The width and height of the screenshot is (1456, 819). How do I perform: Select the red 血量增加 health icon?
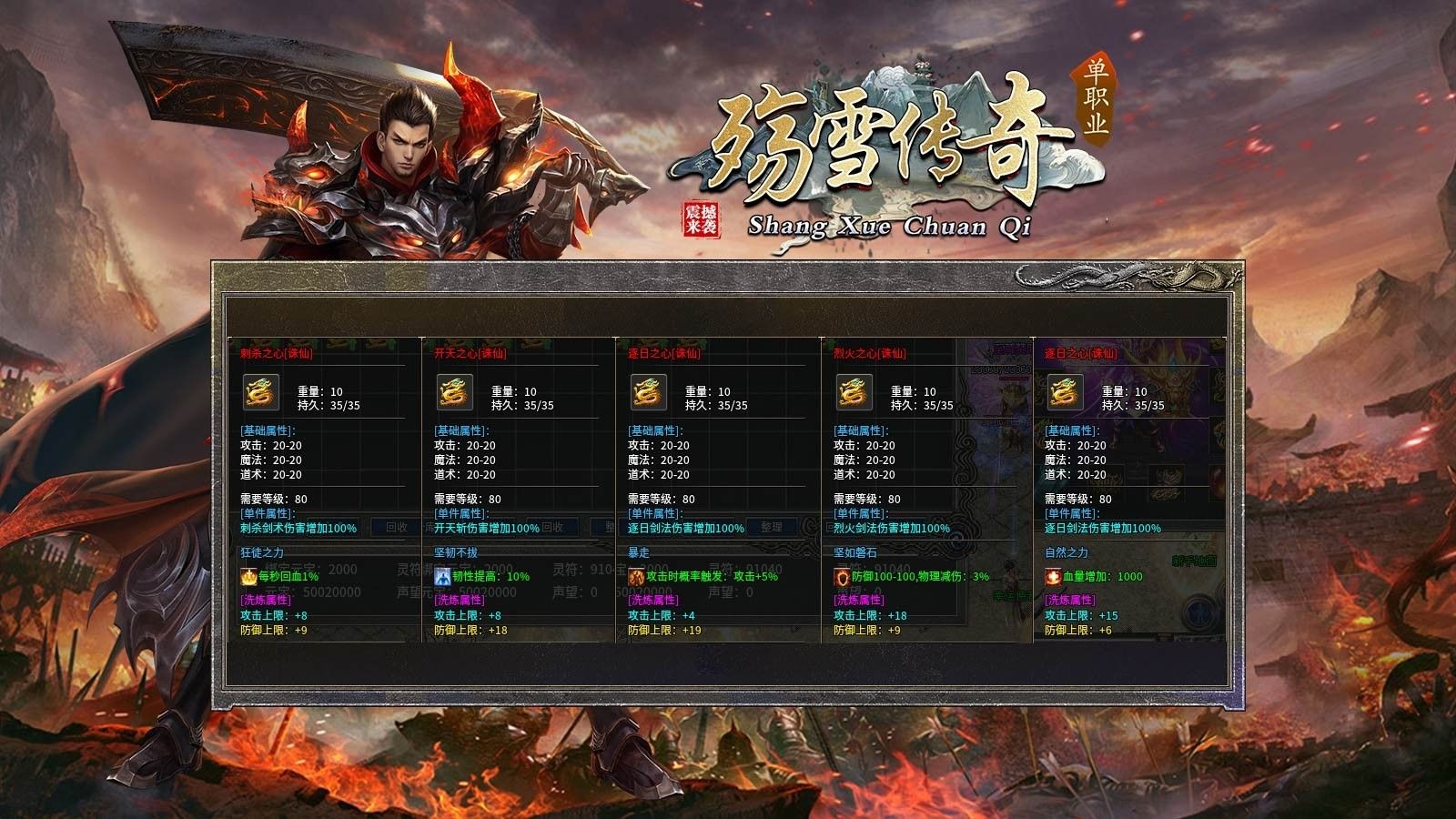pyautogui.click(x=1052, y=576)
